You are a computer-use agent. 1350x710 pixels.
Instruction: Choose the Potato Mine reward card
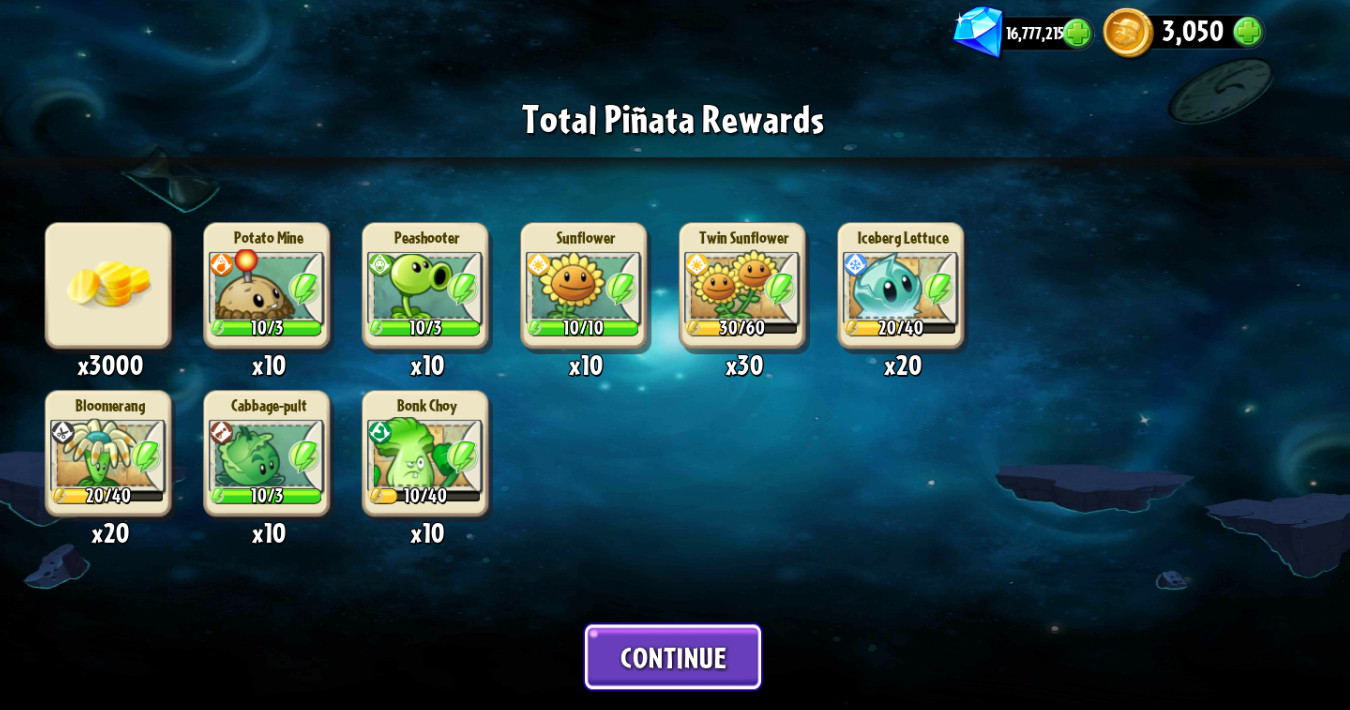(267, 285)
